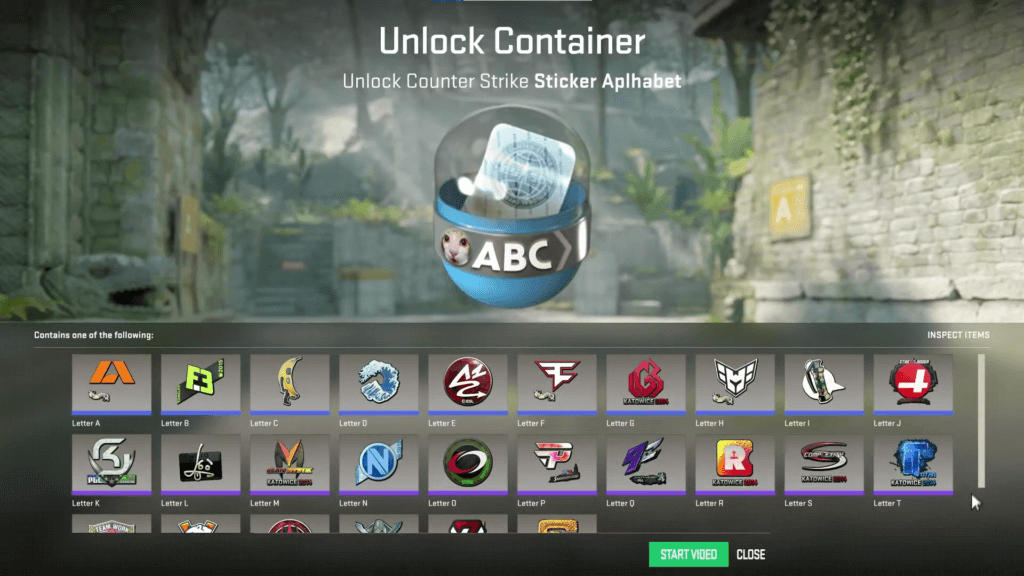Select the Letter D wave sticker
This screenshot has height=576, width=1024.
[x=378, y=383]
